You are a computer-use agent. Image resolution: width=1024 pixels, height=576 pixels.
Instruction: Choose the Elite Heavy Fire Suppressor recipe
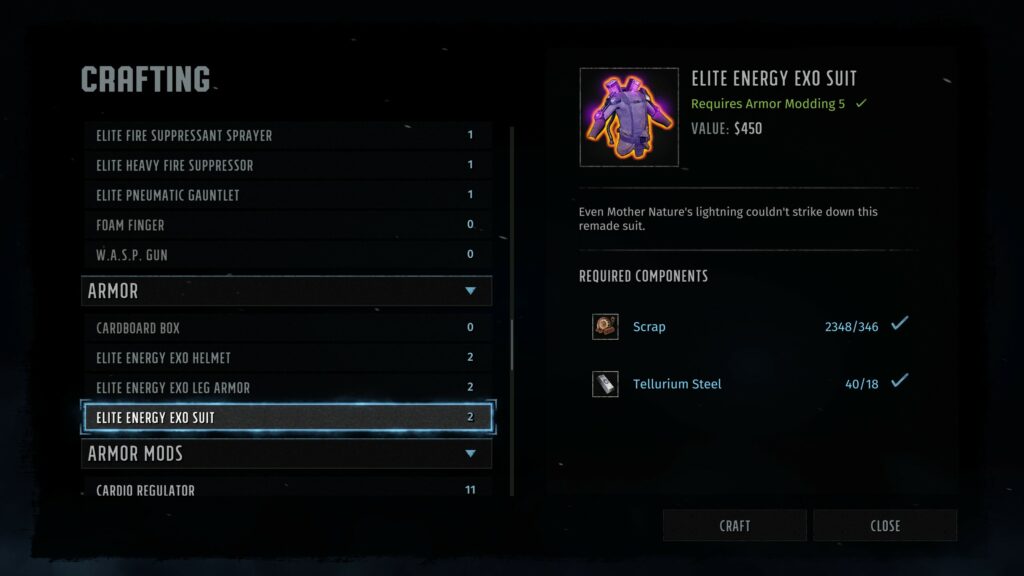(x=286, y=165)
